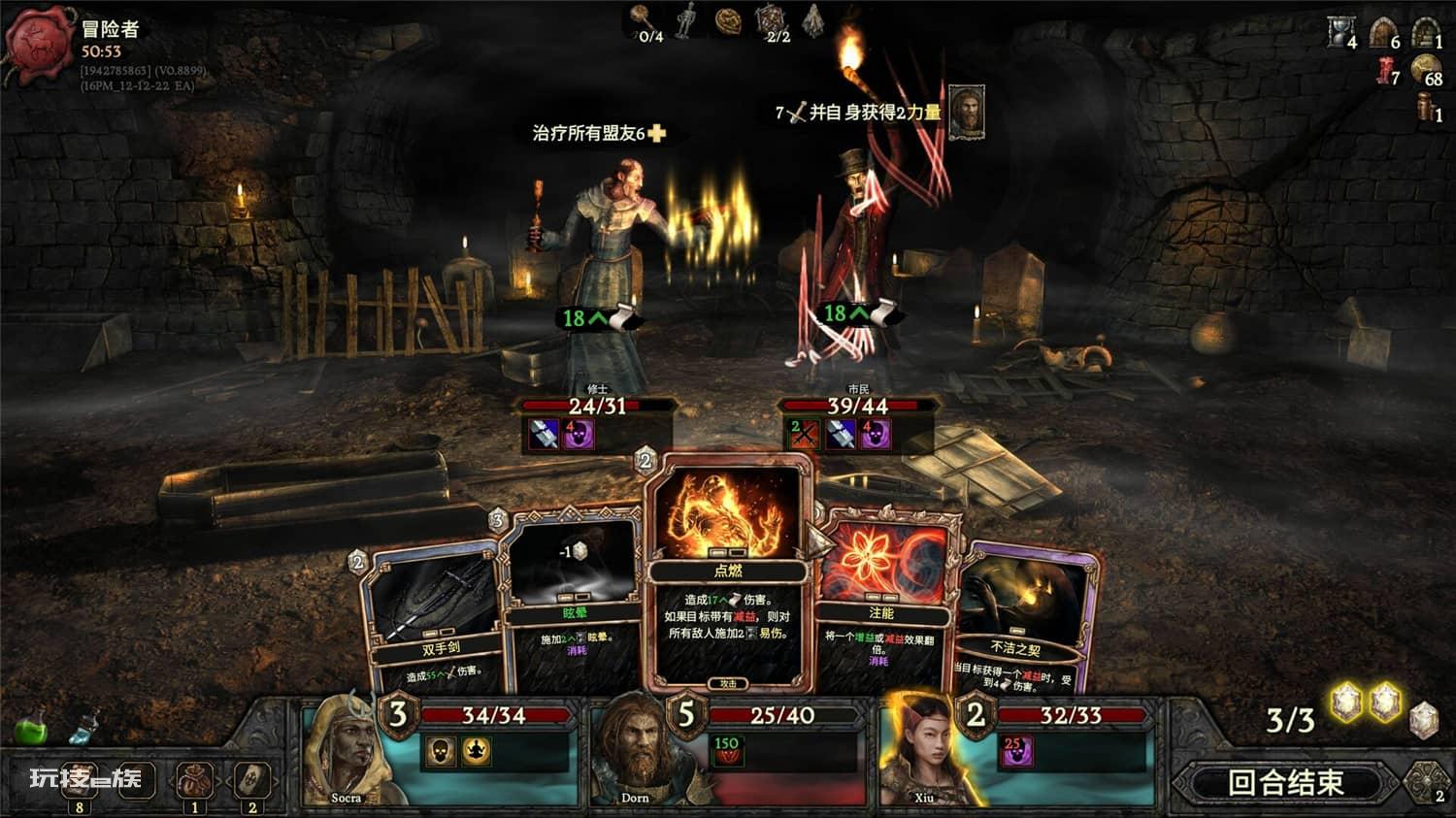Use the green potion flask
This screenshot has height=818, width=1456.
tap(30, 729)
